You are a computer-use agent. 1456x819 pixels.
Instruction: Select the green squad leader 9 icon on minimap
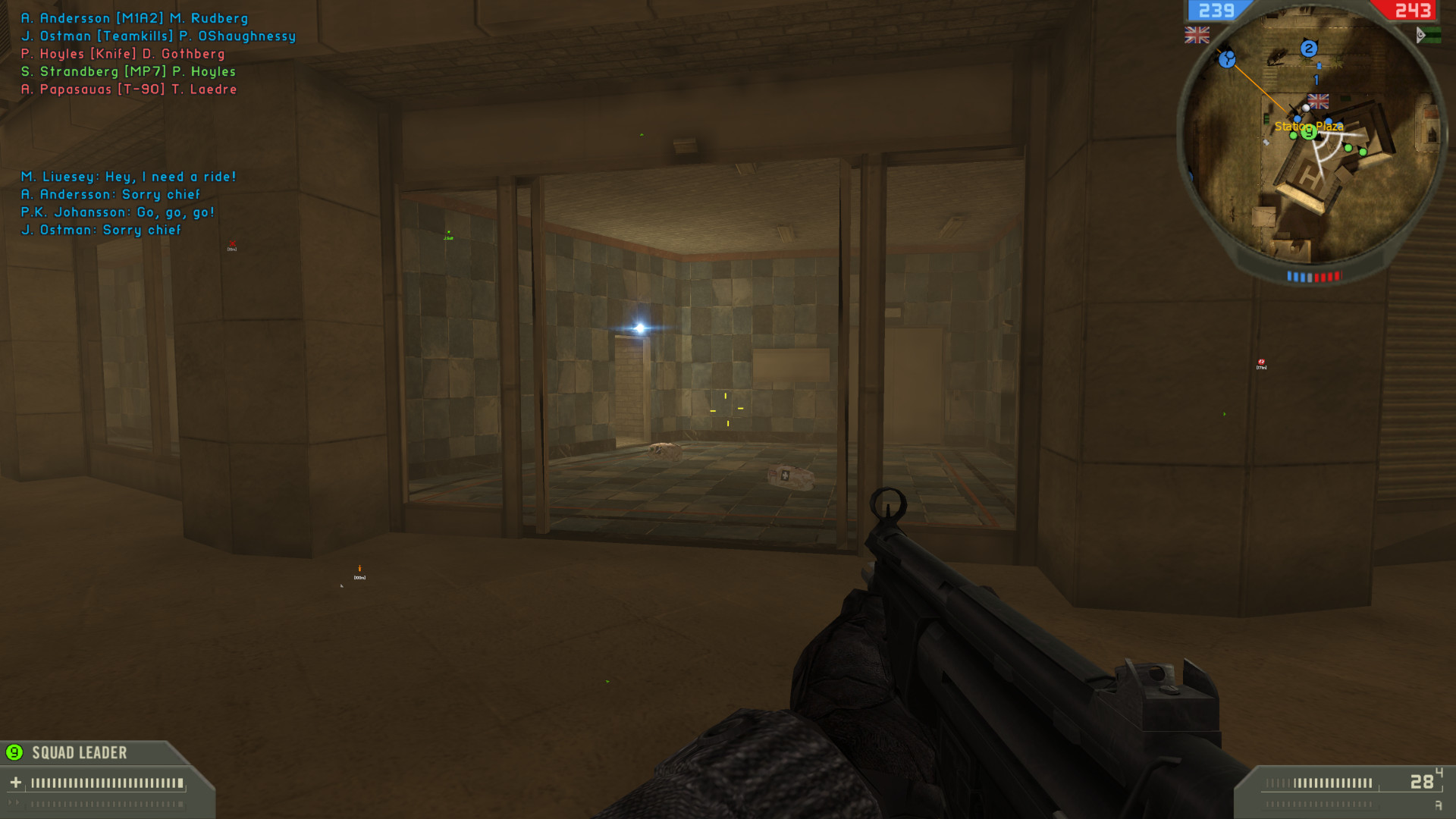pos(1308,133)
